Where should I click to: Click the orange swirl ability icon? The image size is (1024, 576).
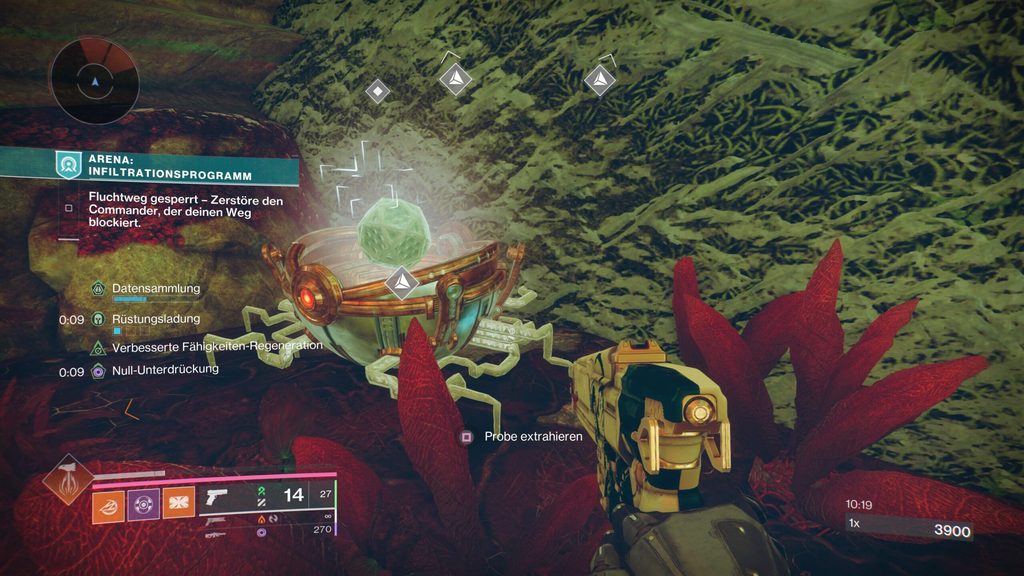coord(108,504)
